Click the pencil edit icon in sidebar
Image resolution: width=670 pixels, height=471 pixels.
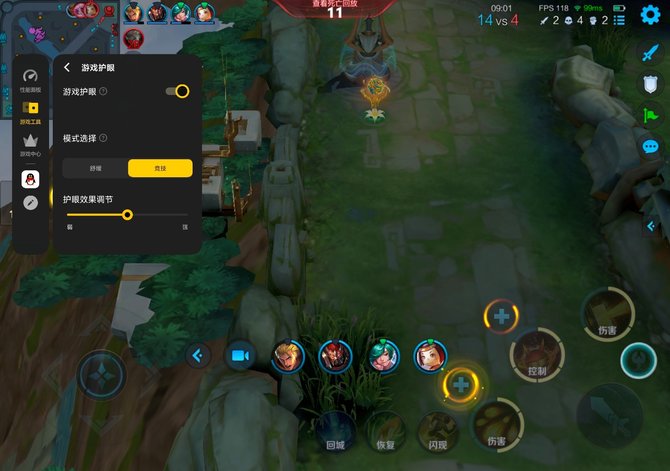click(31, 202)
